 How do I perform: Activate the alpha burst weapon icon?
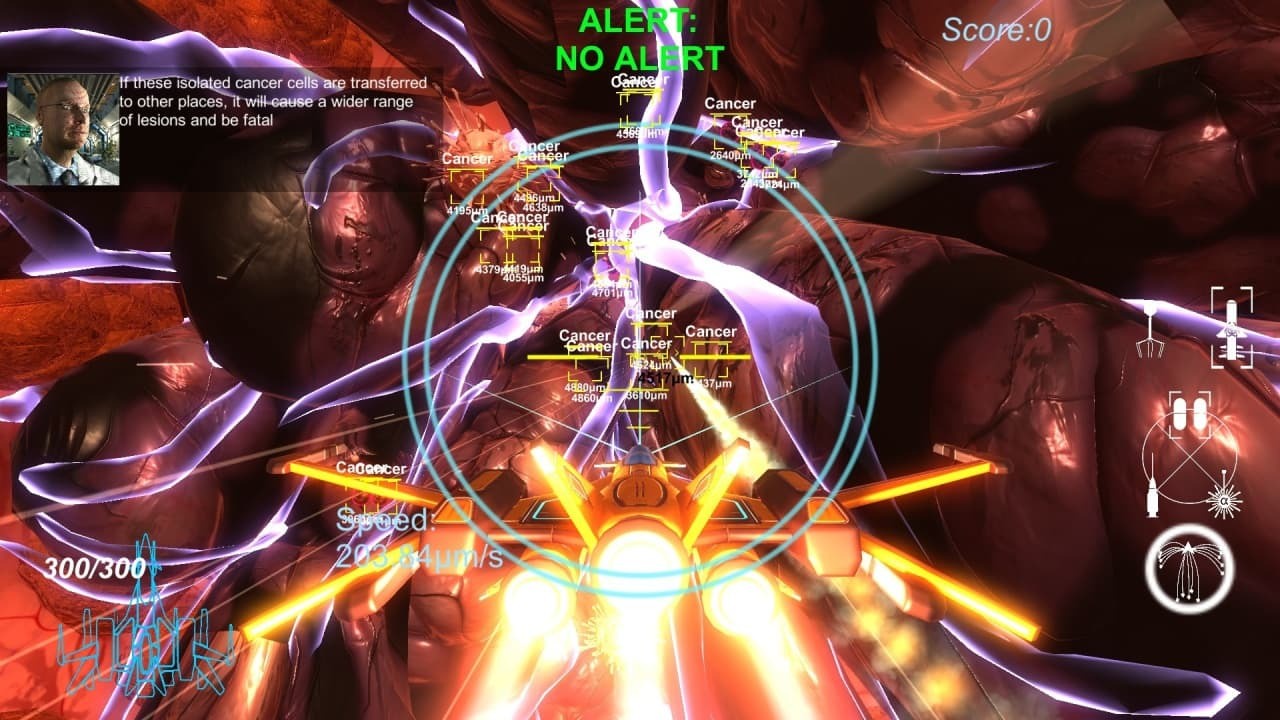tap(1224, 499)
